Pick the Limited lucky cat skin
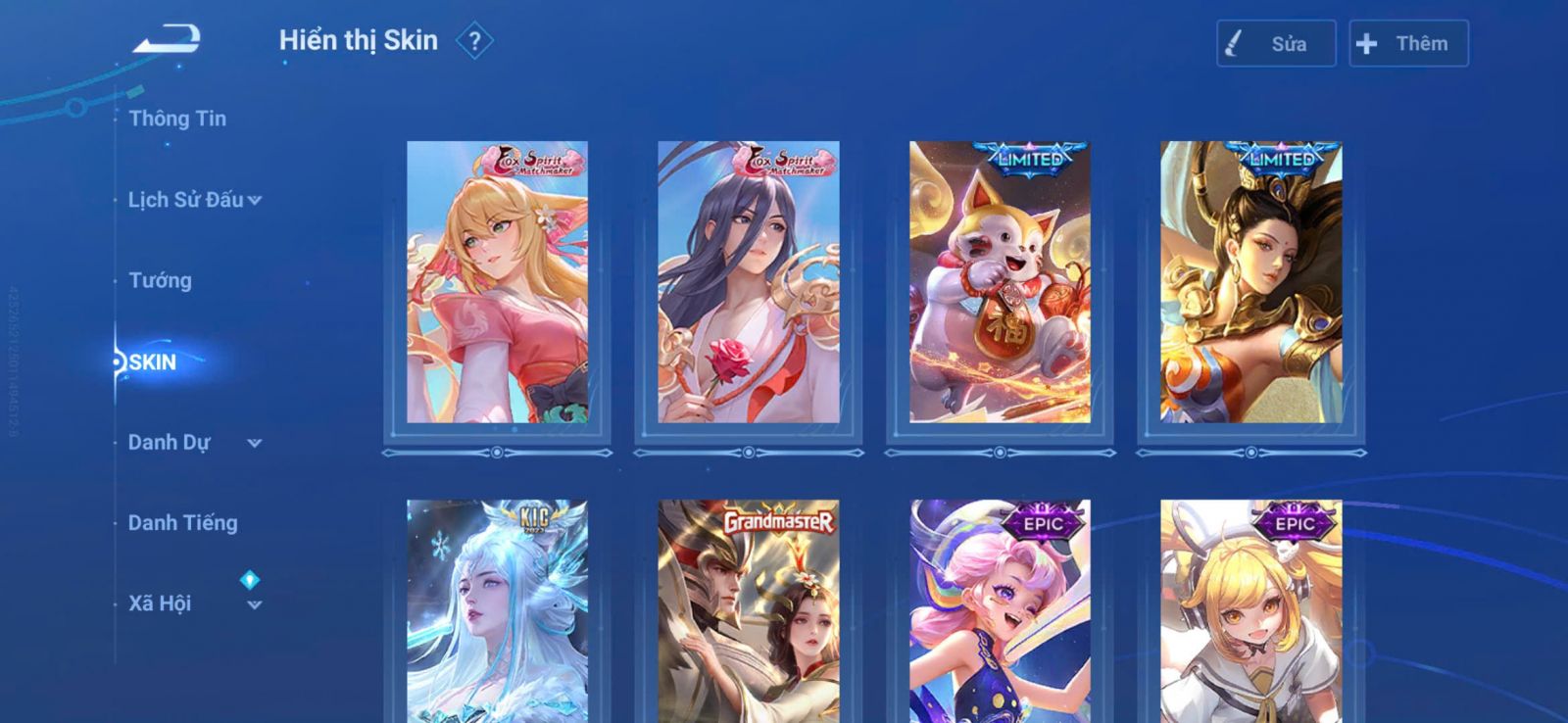This screenshot has width=1568, height=723. pos(1000,282)
